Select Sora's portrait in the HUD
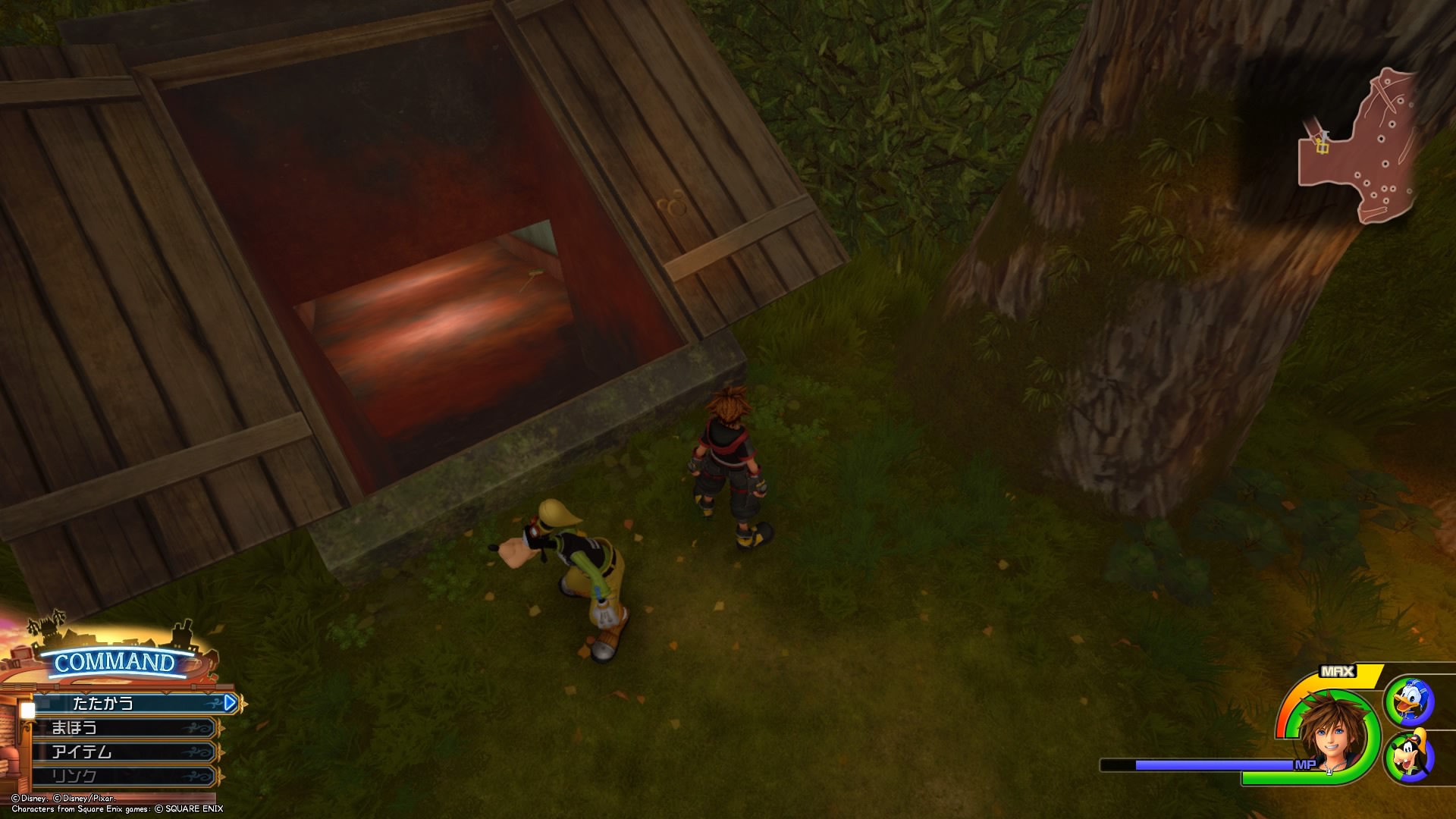The height and width of the screenshot is (819, 1456). point(1332,733)
